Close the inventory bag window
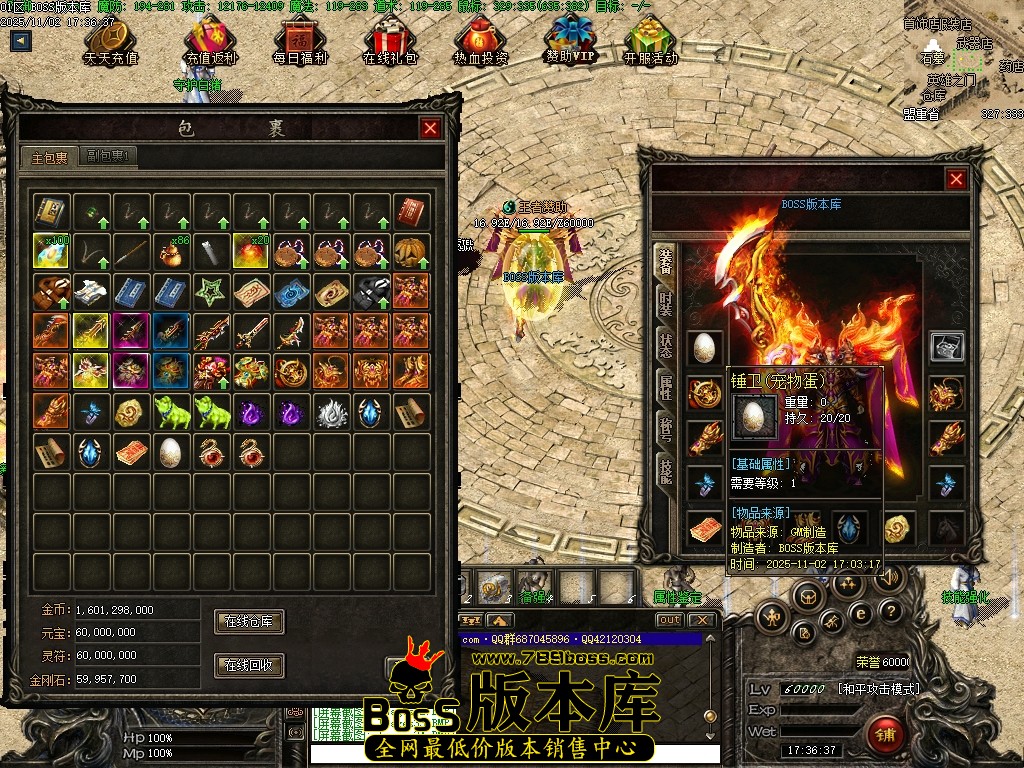Viewport: 1024px width, 768px height. (430, 128)
